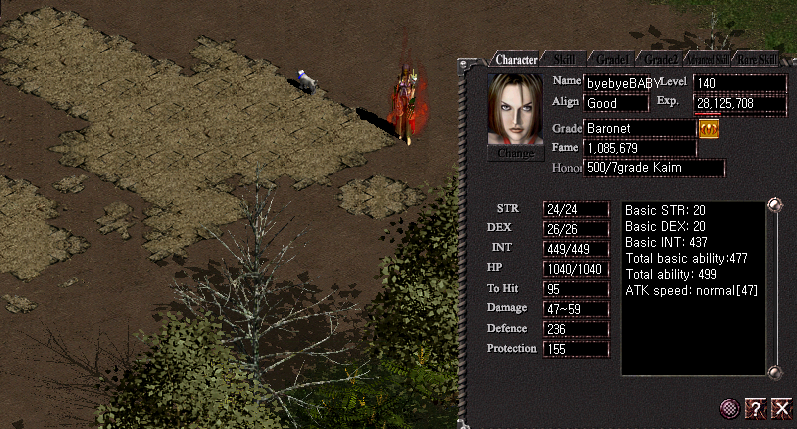
Task: Switch to the Skill tab
Action: 564,59
